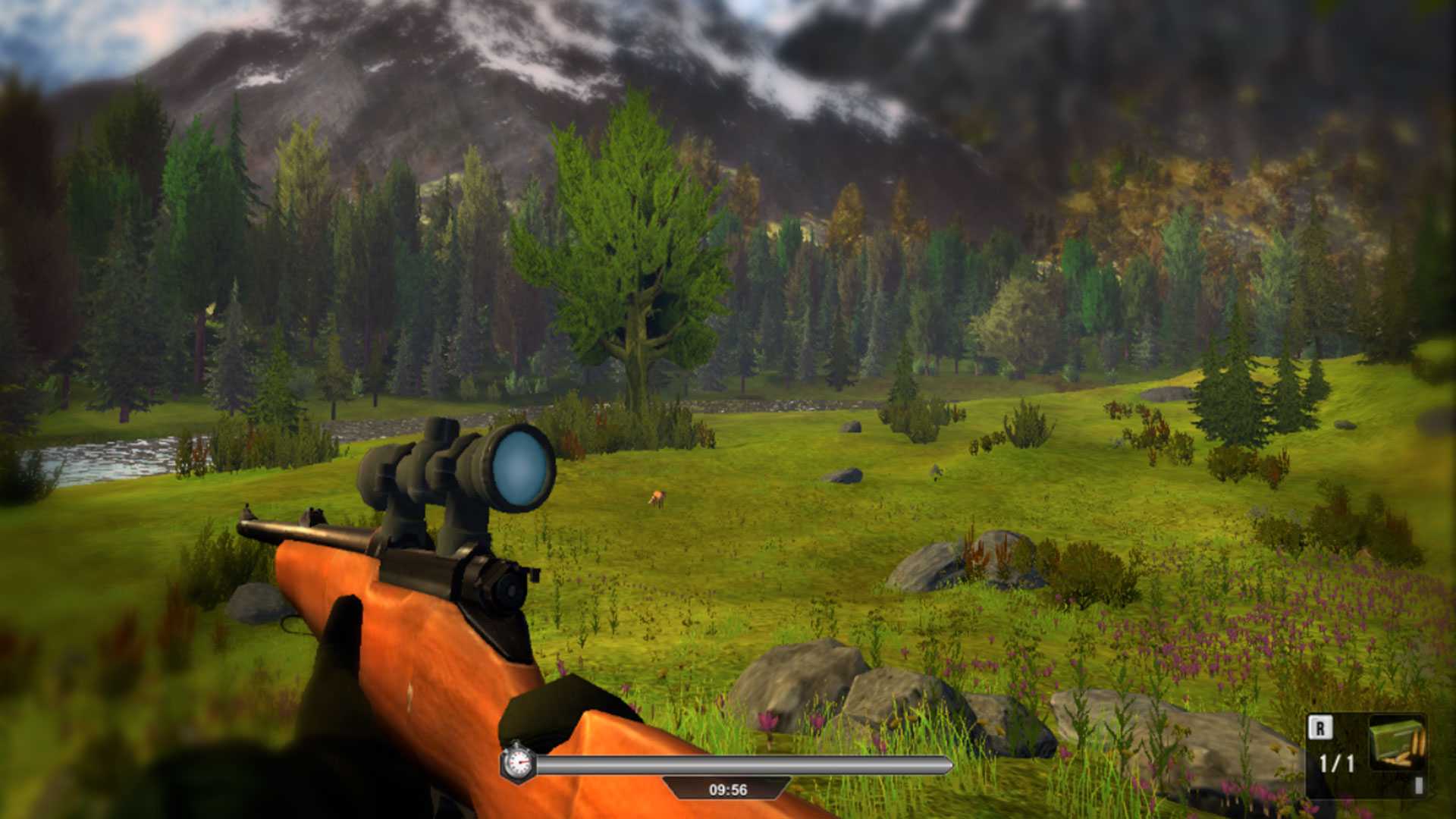Click the stopwatch icon on the timer bar
Viewport: 1456px width, 819px height.
coord(518,762)
